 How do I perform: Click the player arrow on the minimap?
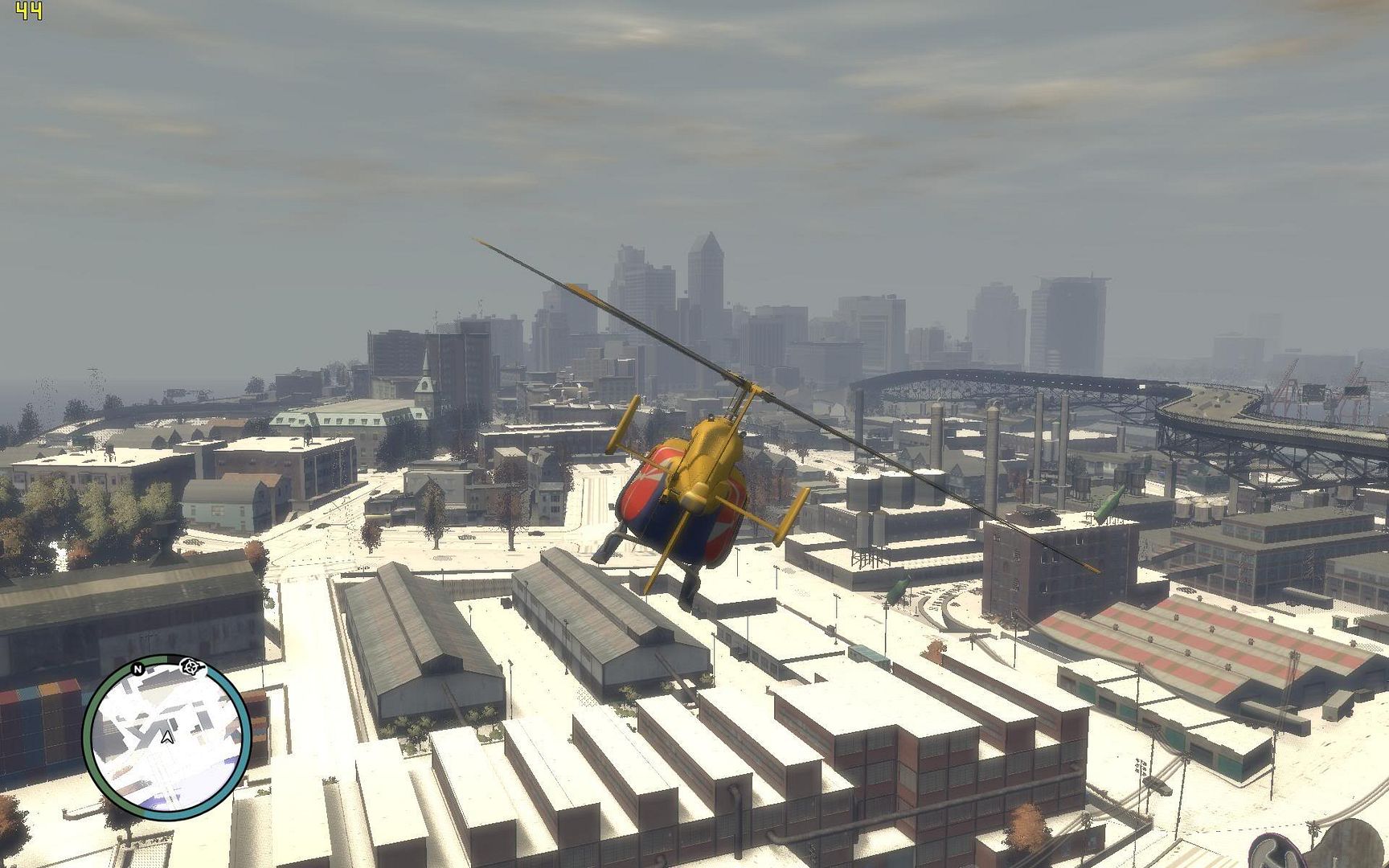[x=166, y=735]
